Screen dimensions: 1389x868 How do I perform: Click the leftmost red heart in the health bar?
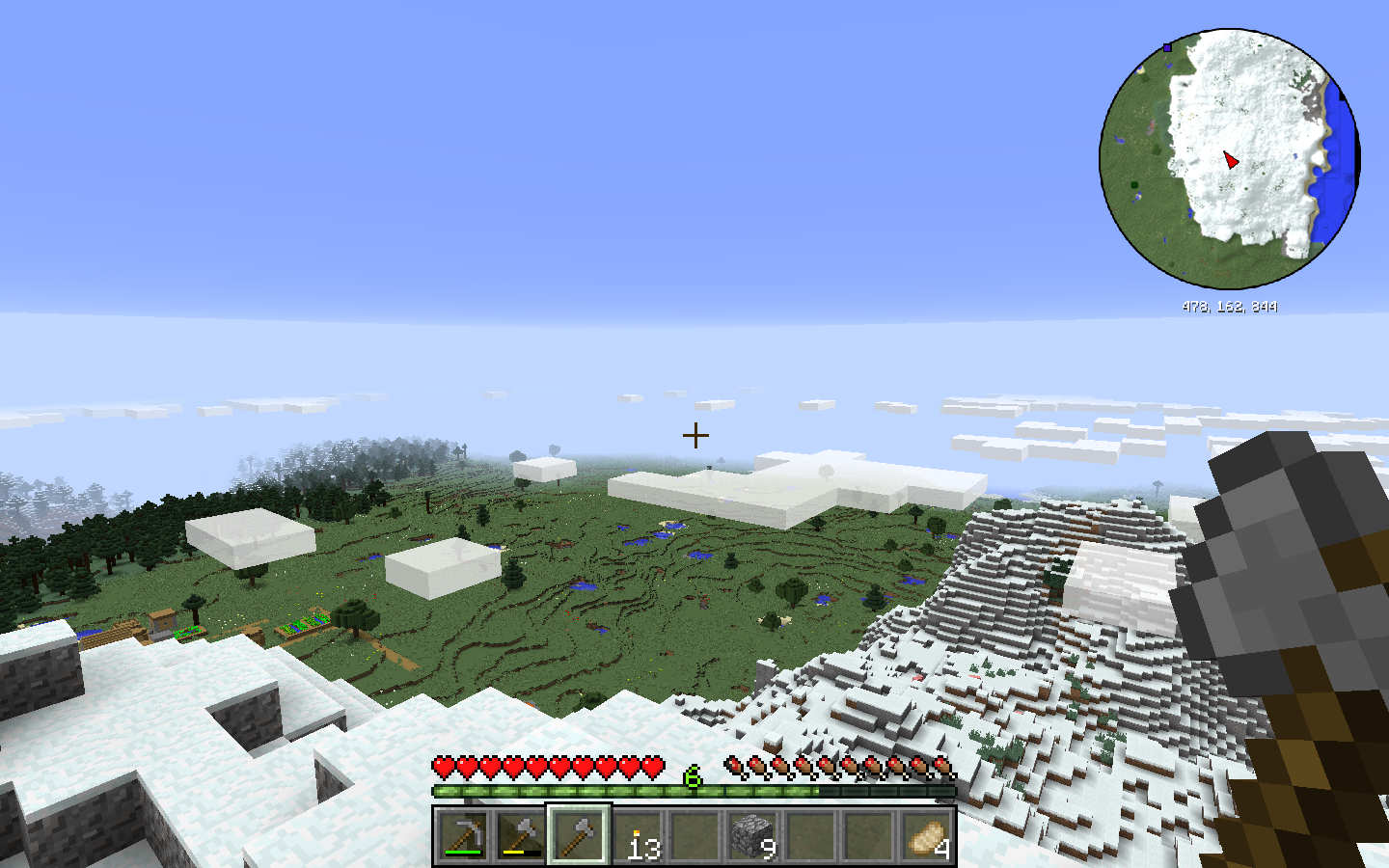[x=443, y=767]
